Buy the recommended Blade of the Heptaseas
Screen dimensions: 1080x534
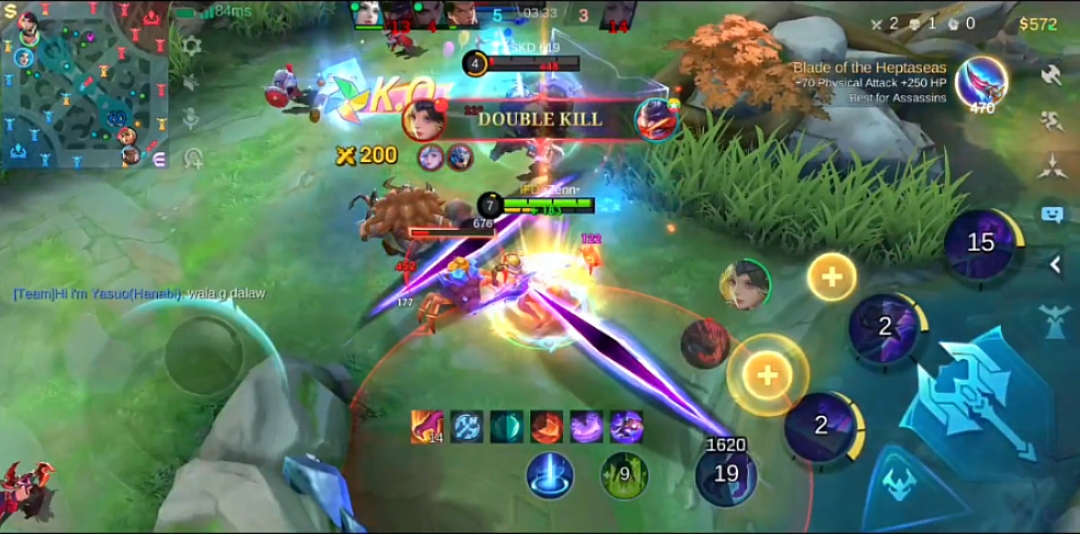[x=980, y=84]
